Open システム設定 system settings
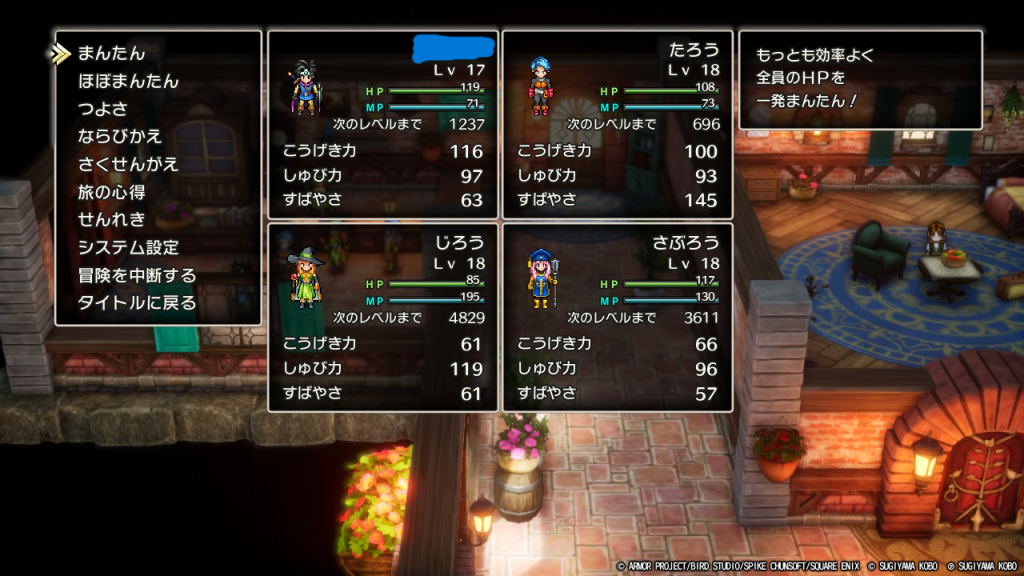This screenshot has height=576, width=1024. (128, 247)
